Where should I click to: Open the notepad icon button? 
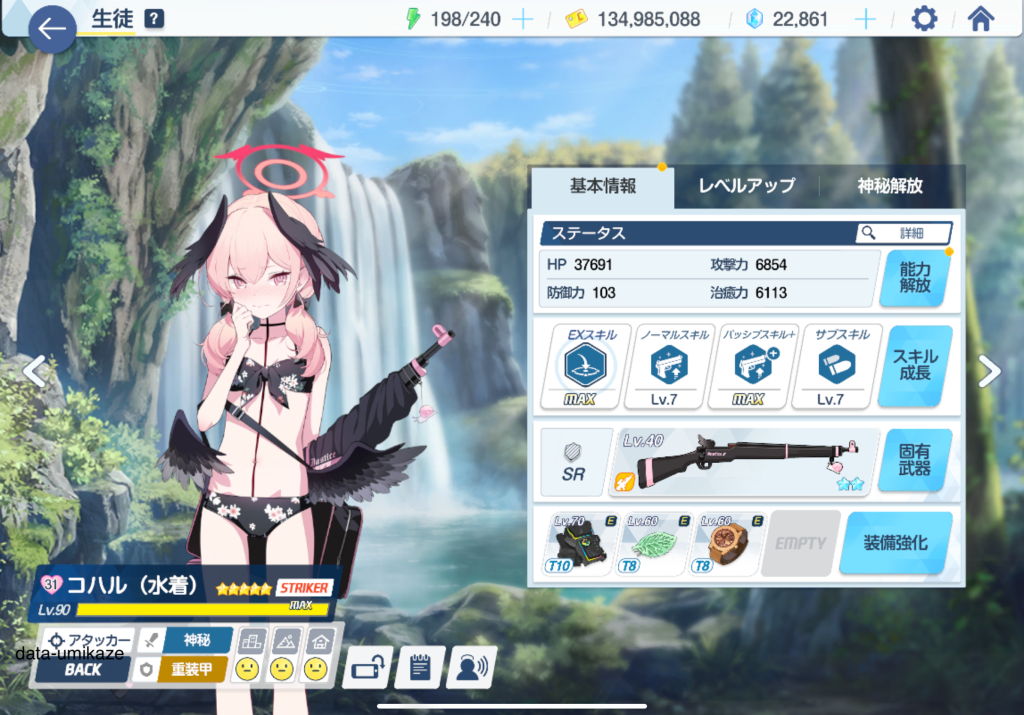419,667
